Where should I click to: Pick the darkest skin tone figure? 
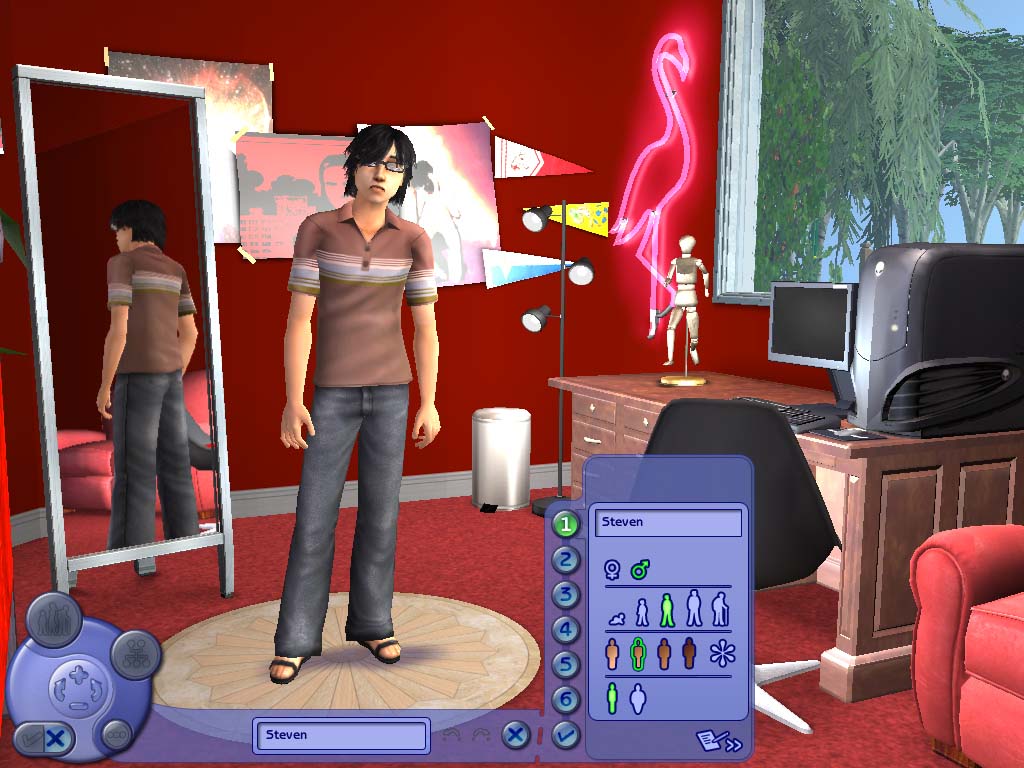pyautogui.click(x=688, y=655)
